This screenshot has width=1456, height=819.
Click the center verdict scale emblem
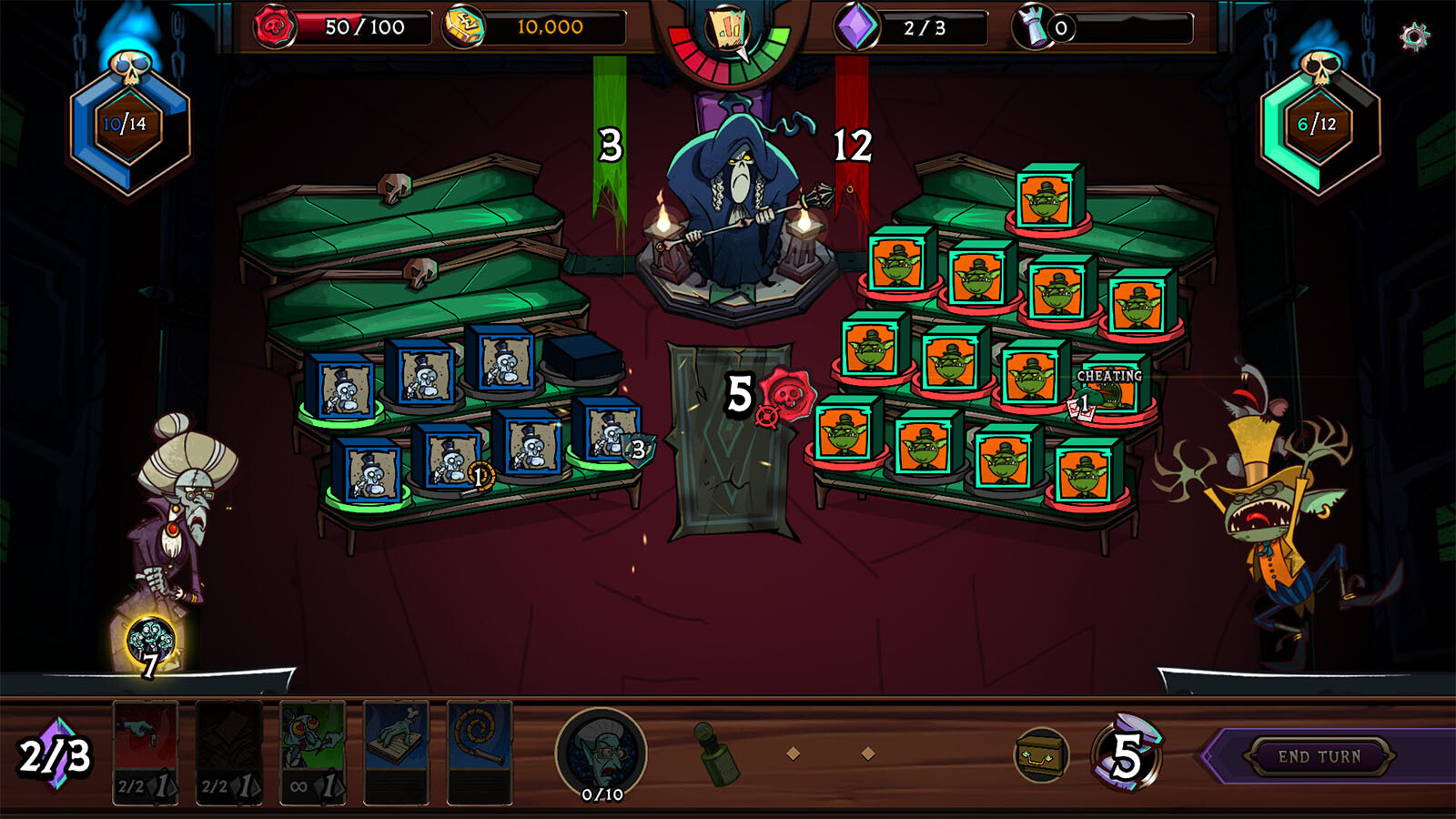729,32
